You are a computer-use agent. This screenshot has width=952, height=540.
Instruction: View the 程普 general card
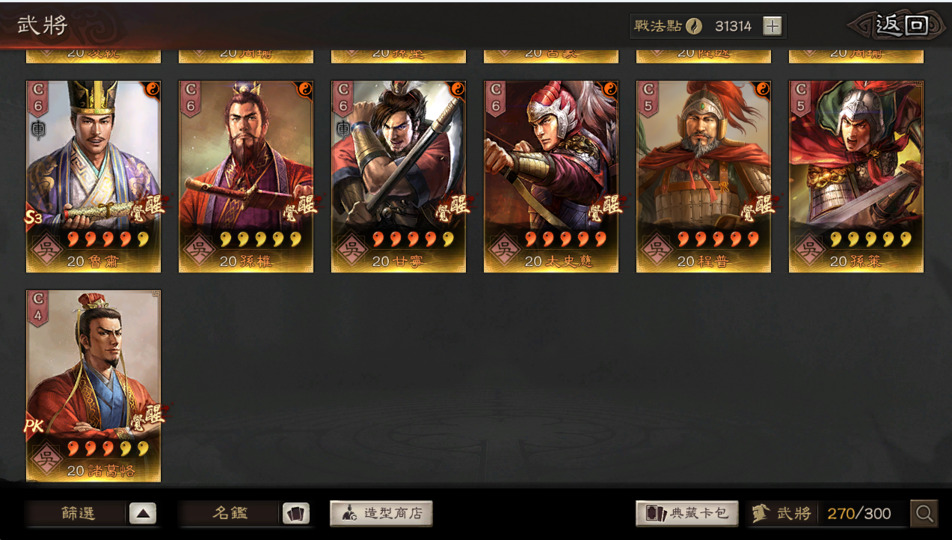pos(703,176)
